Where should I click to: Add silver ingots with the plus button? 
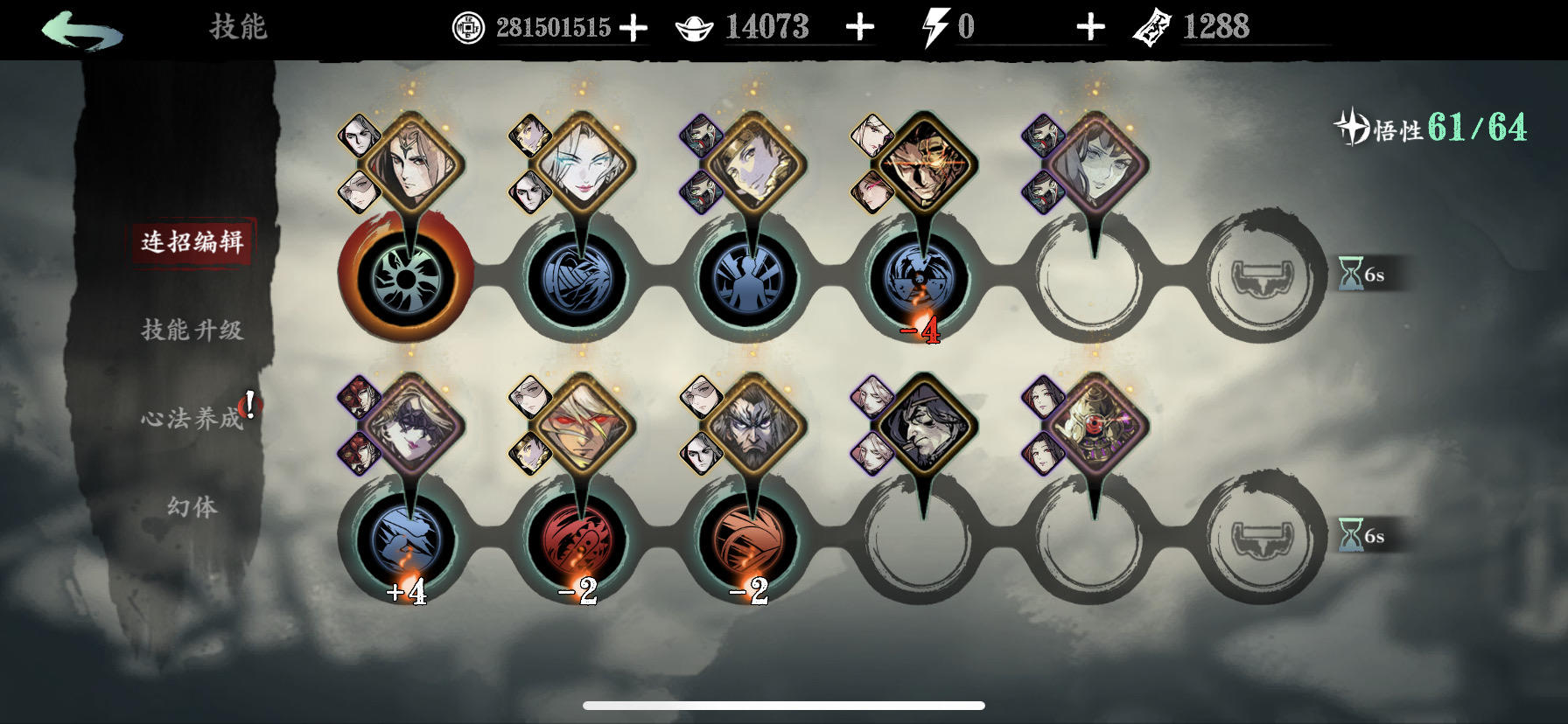point(860,28)
